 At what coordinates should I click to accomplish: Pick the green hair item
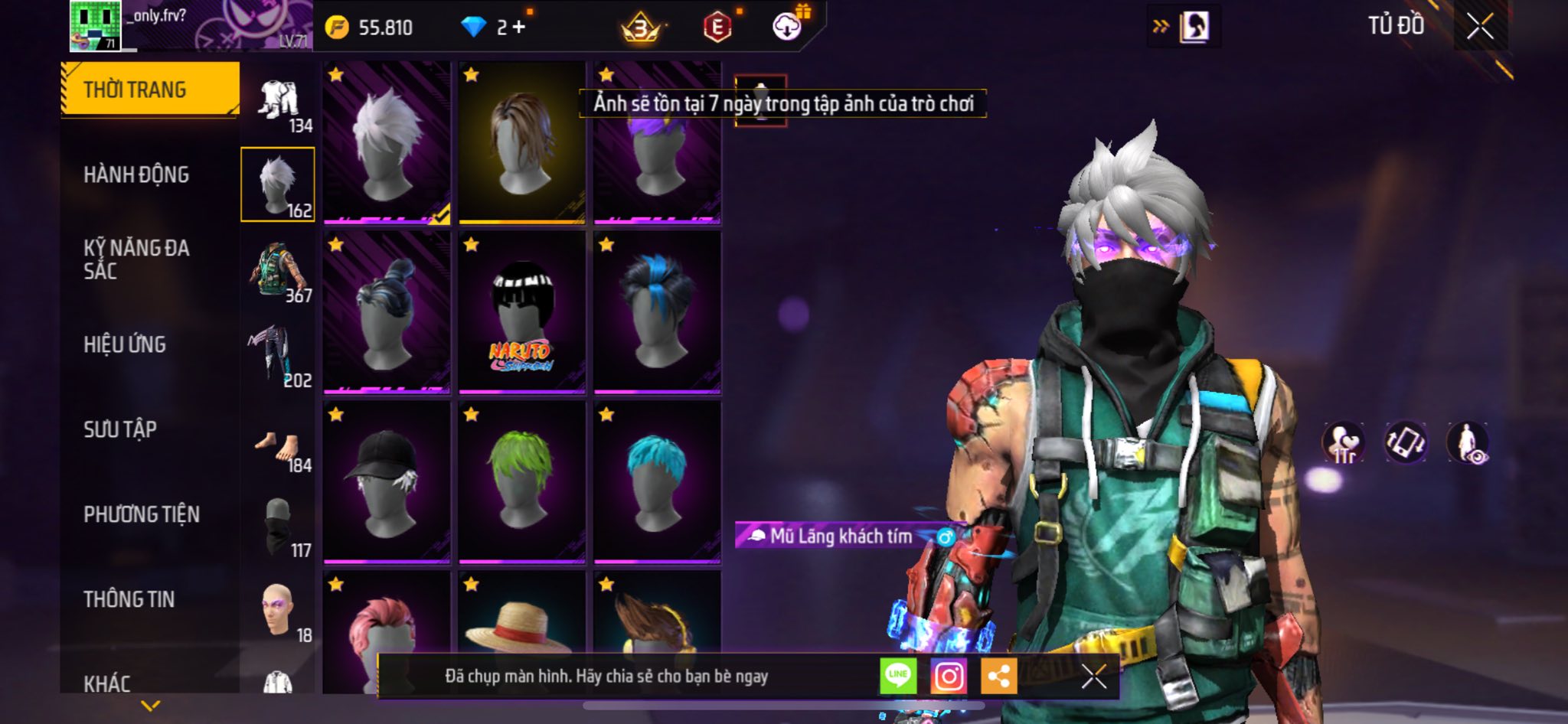[x=521, y=482]
